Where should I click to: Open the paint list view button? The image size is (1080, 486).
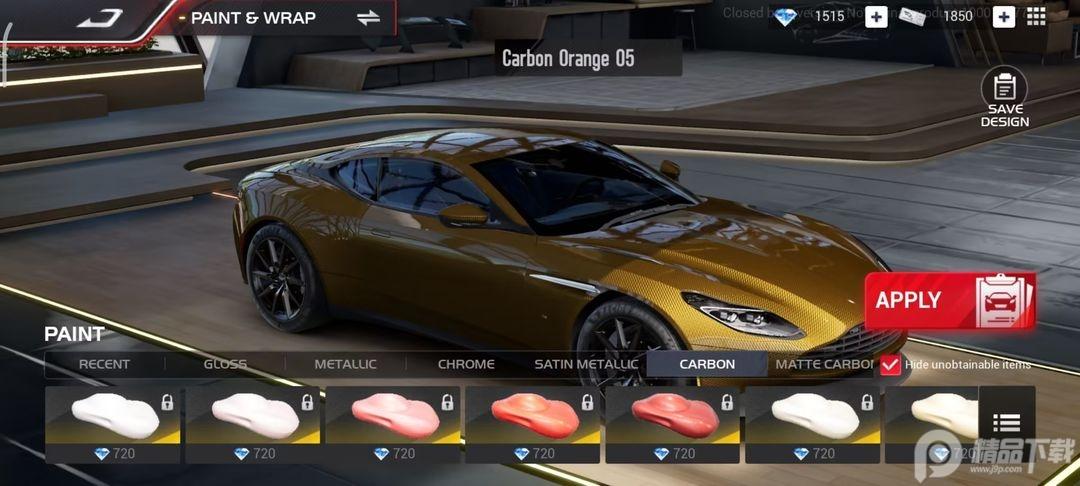click(x=1006, y=424)
